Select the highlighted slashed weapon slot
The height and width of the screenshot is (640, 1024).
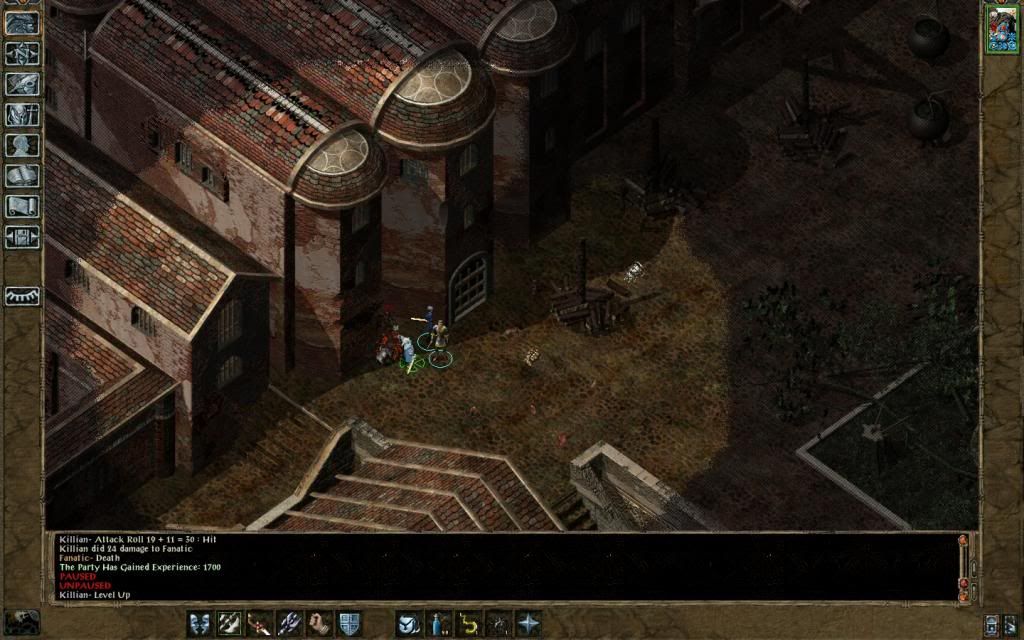click(x=230, y=624)
